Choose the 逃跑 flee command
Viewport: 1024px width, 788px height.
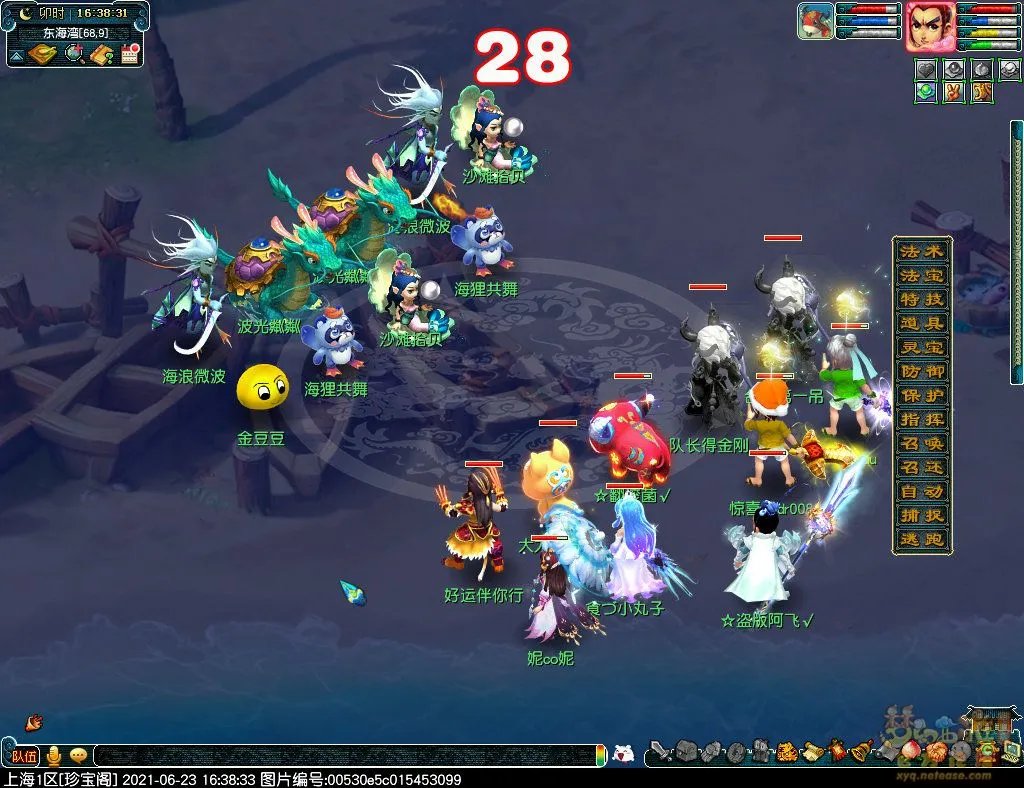click(x=921, y=539)
